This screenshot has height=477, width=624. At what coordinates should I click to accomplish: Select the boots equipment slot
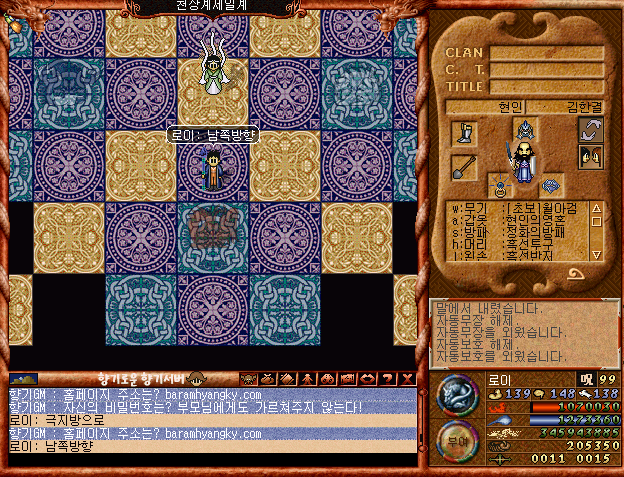464,133
